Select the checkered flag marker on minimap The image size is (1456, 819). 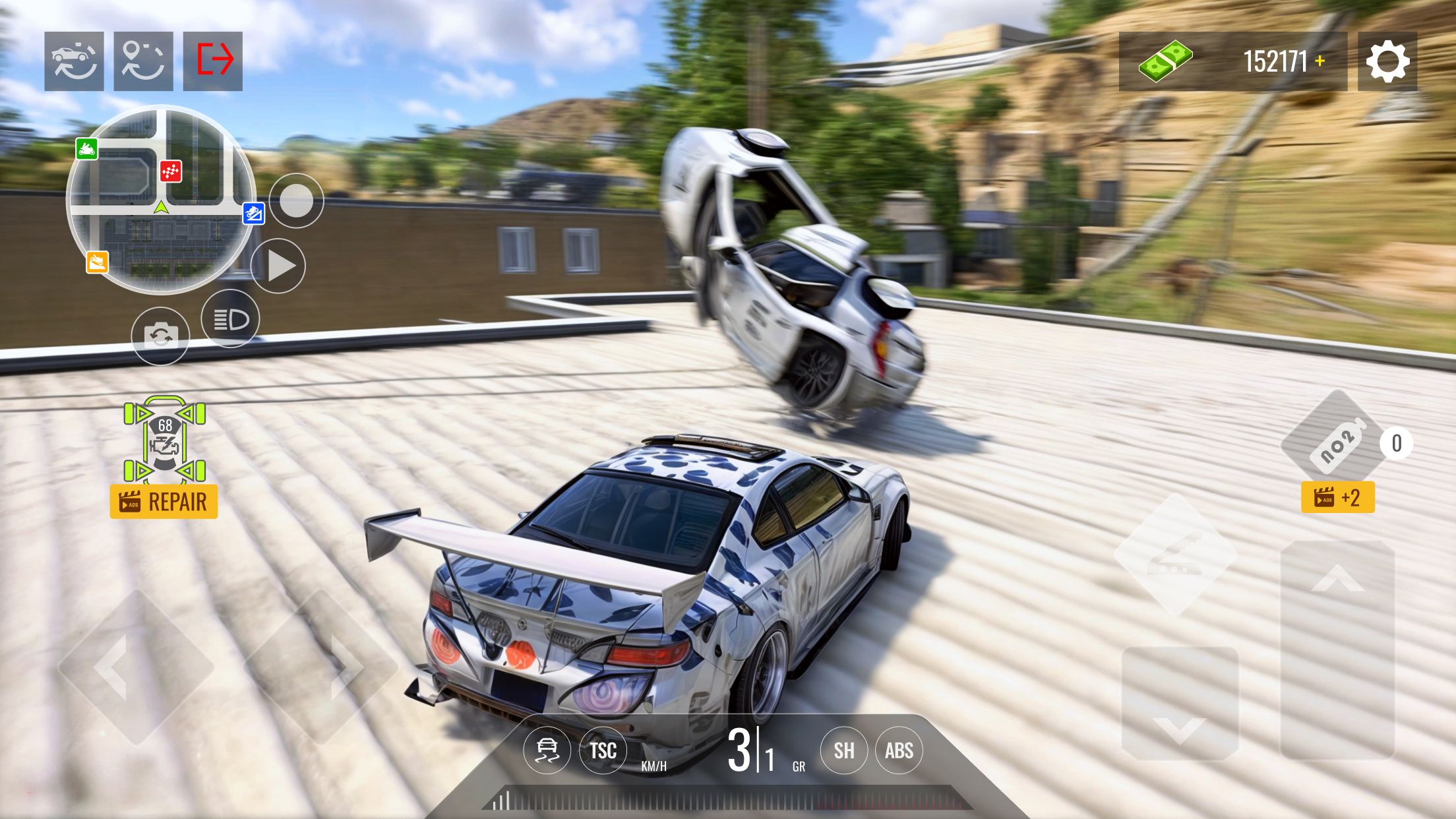tap(171, 171)
